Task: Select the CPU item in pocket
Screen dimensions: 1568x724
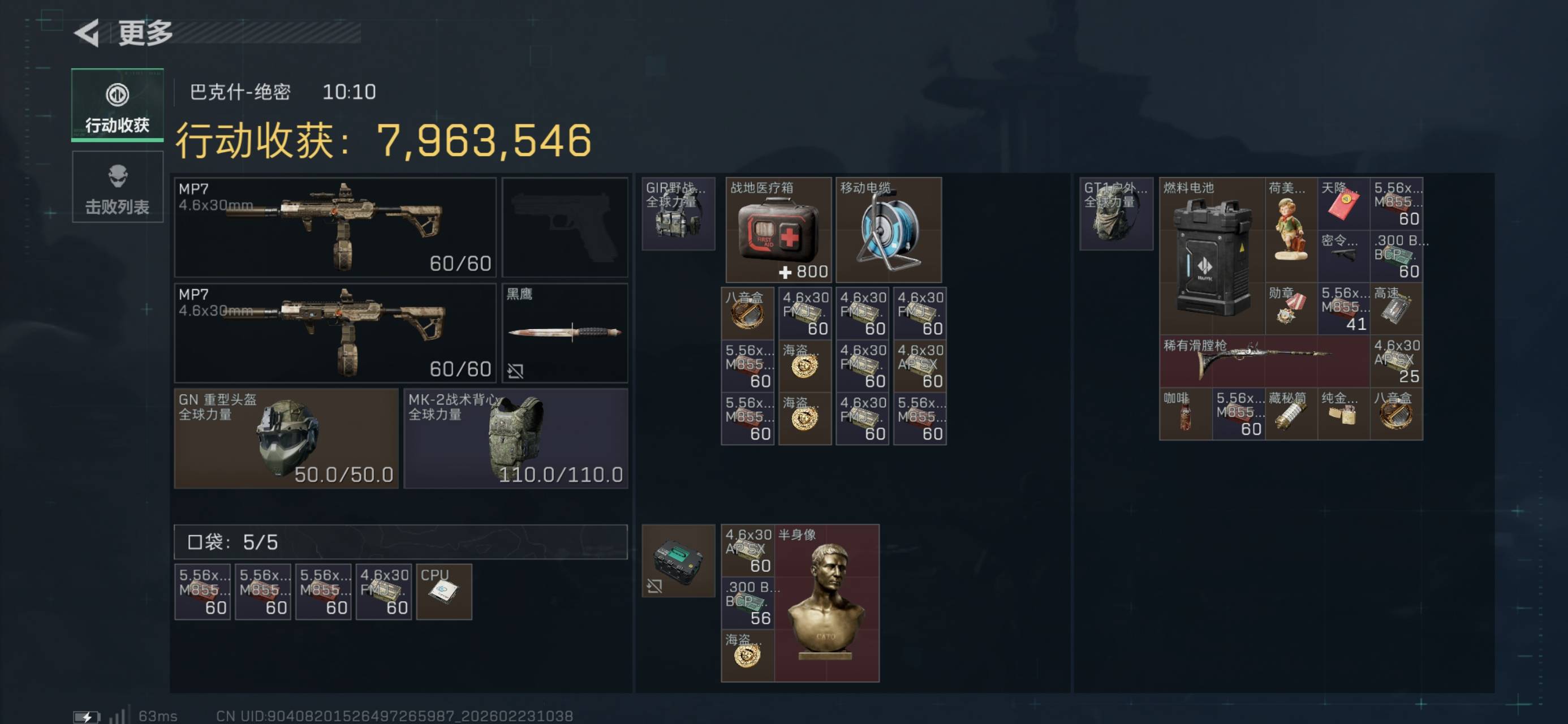Action: click(x=443, y=591)
